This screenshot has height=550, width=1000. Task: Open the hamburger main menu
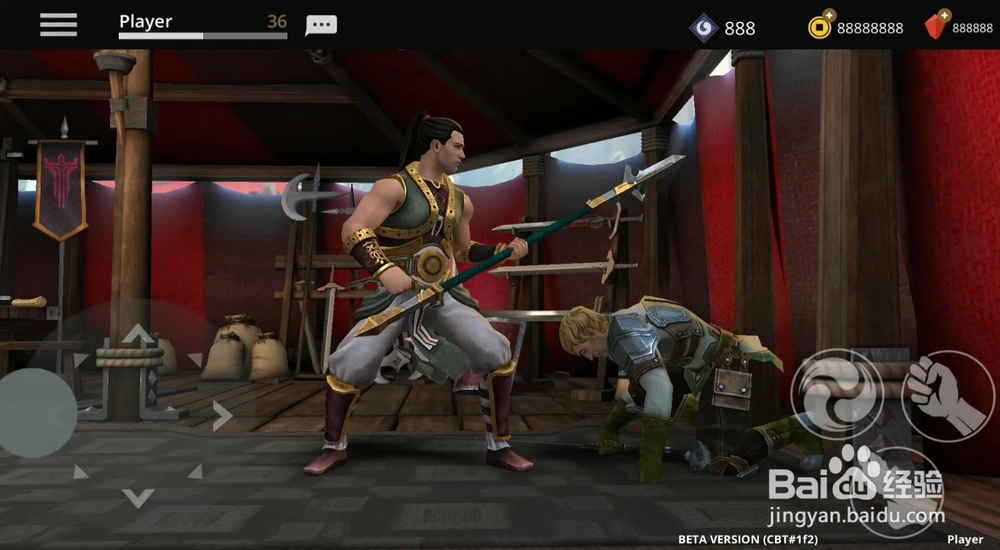click(x=58, y=25)
